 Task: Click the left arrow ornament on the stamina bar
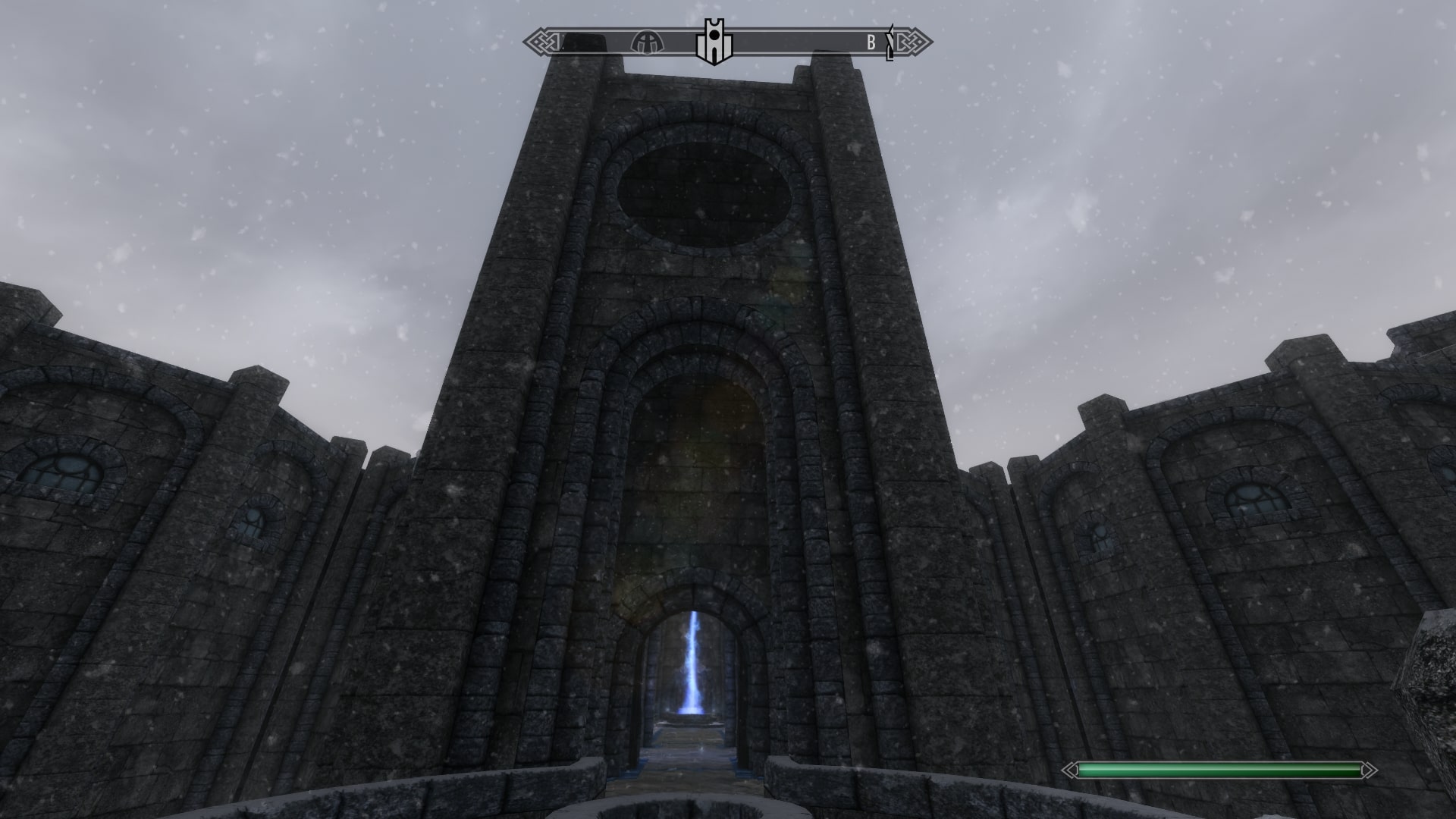click(x=1069, y=770)
